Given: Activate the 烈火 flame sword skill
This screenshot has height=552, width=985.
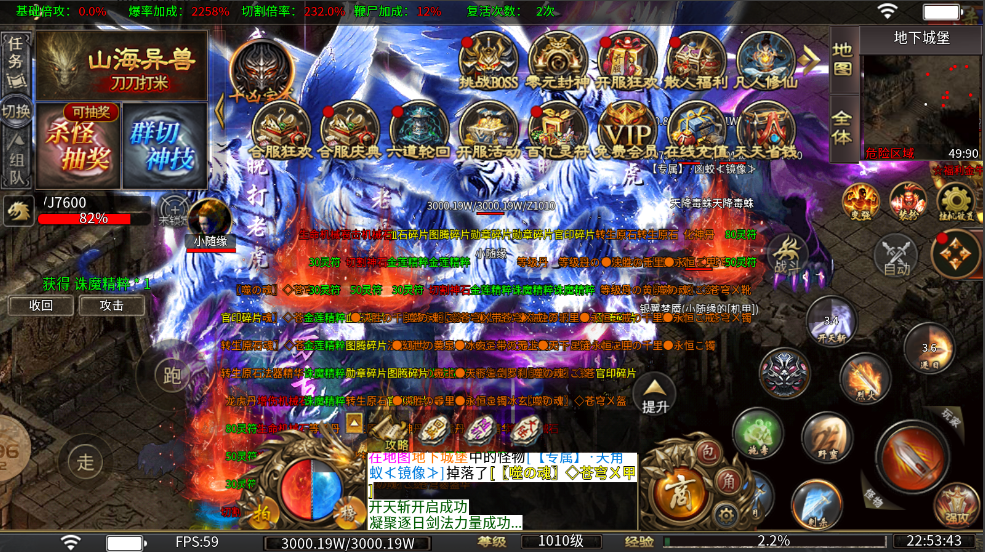Looking at the screenshot, I should coord(865,378).
